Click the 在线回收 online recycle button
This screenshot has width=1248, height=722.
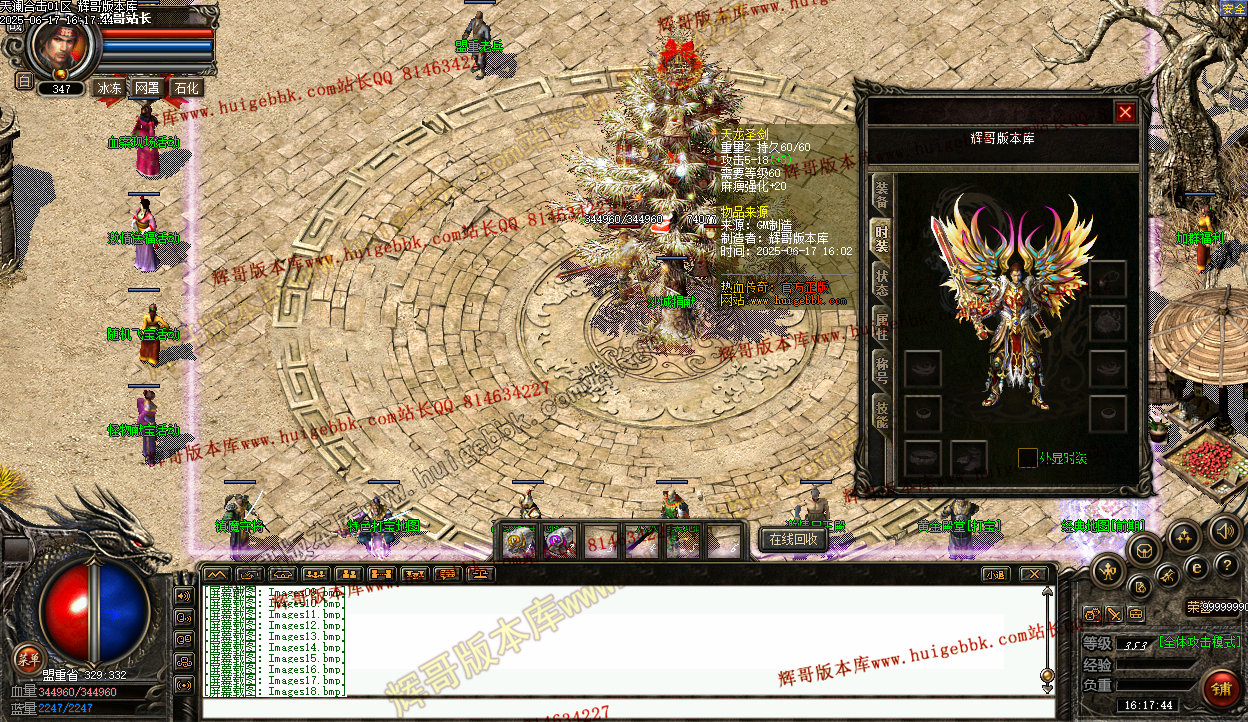point(793,539)
